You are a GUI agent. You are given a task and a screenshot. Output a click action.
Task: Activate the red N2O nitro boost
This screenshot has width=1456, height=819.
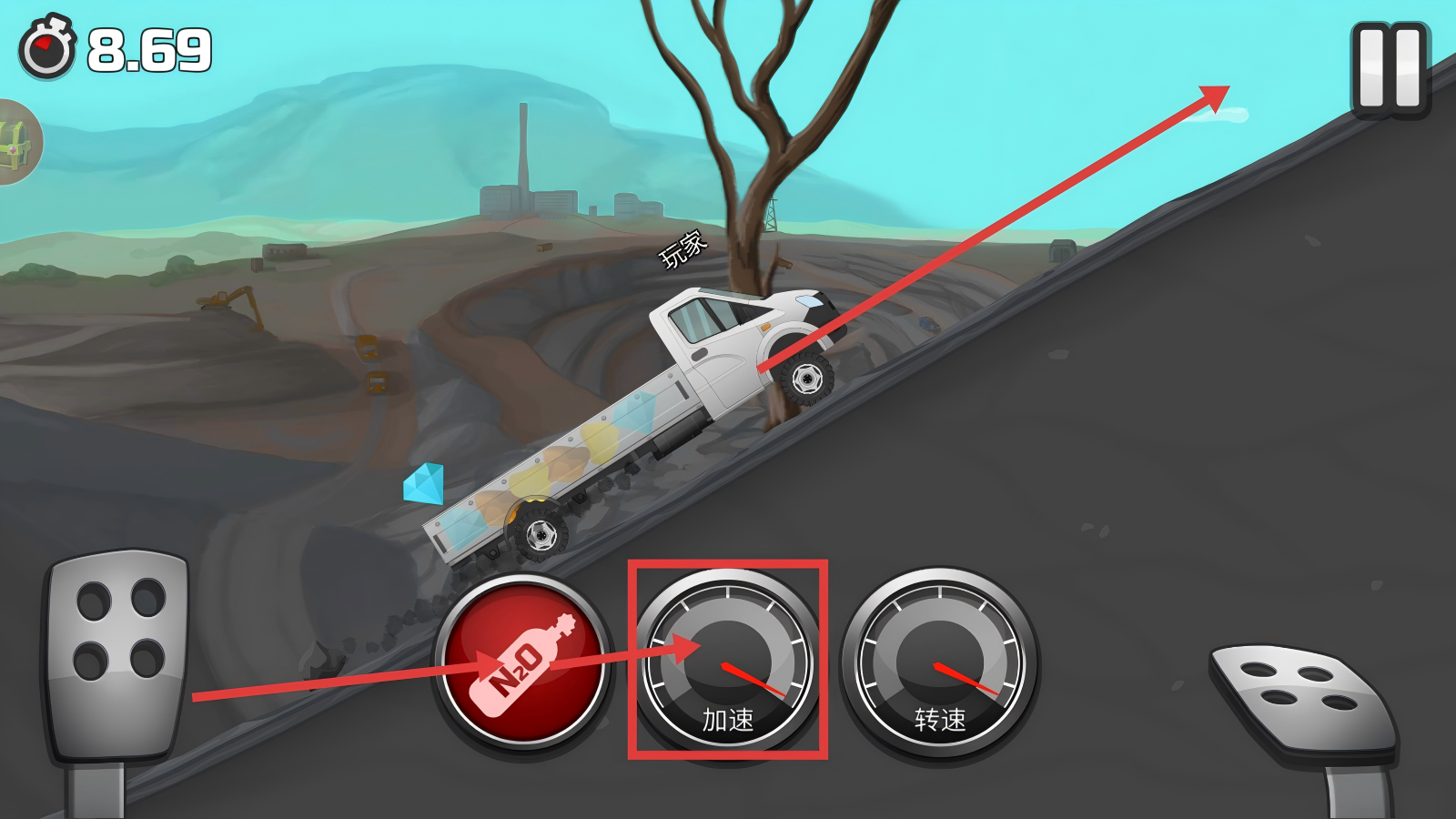(x=522, y=662)
